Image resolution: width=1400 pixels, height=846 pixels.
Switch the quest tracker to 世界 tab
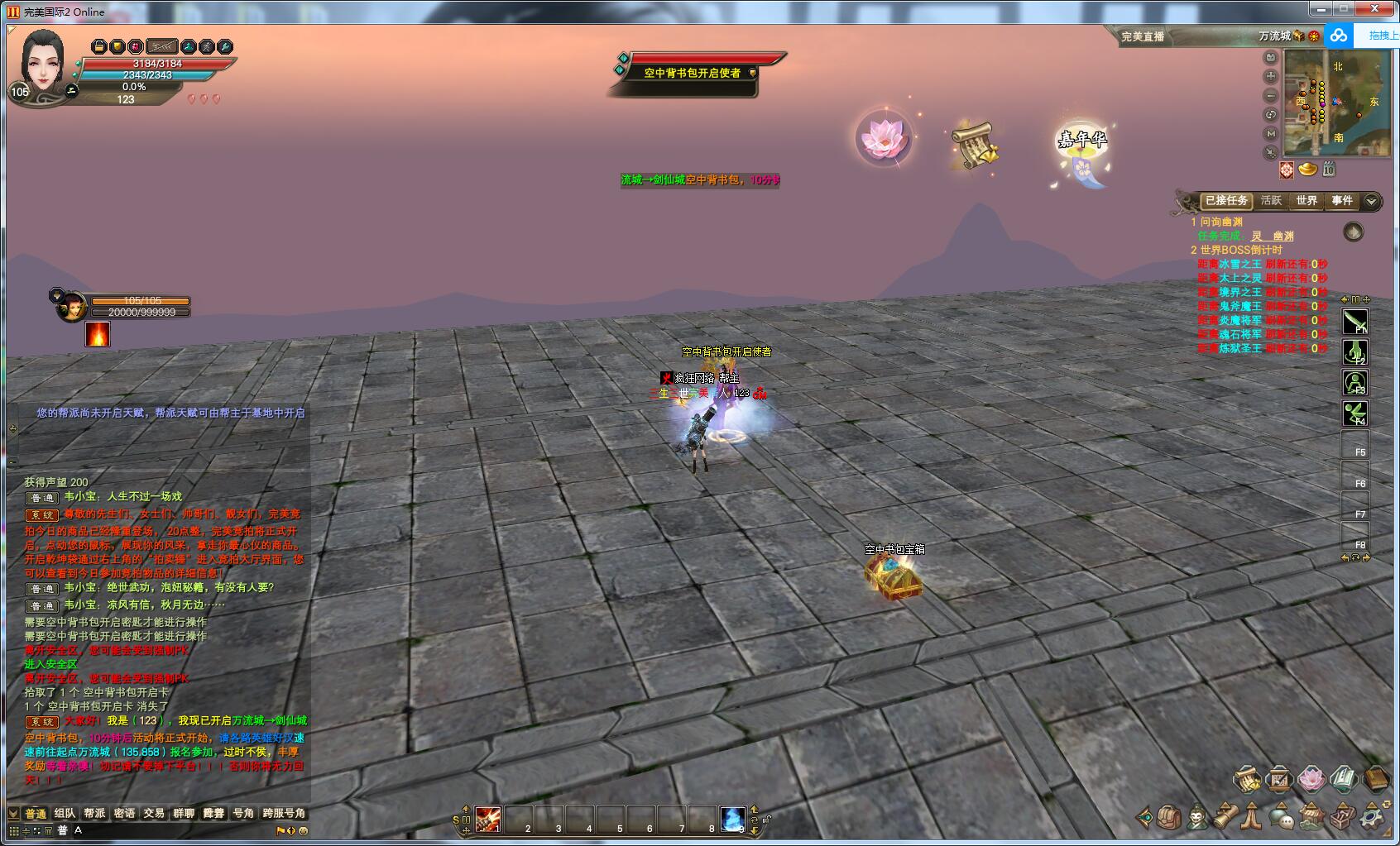point(1307,201)
